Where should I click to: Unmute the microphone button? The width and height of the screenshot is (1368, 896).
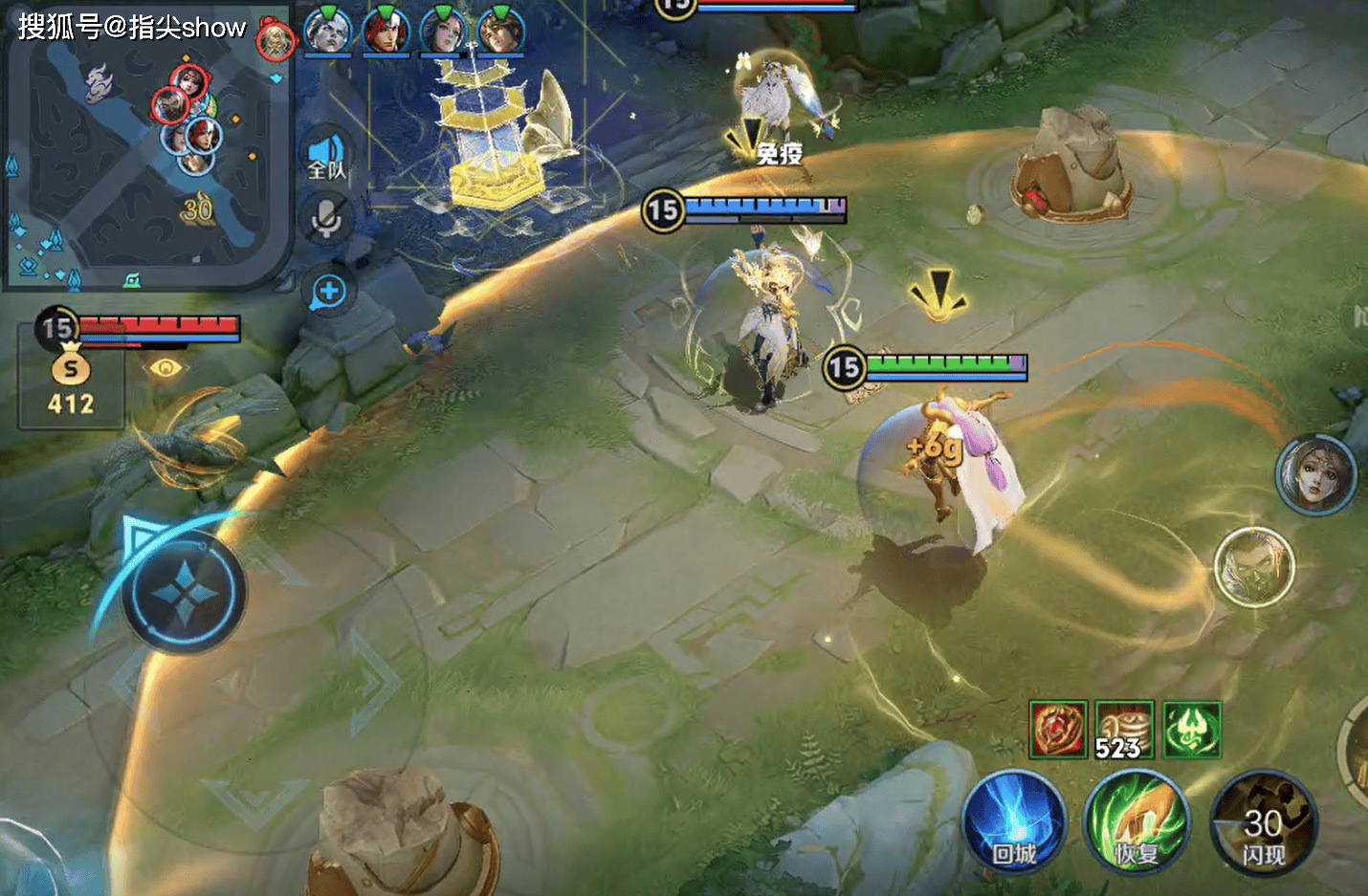pos(326,219)
